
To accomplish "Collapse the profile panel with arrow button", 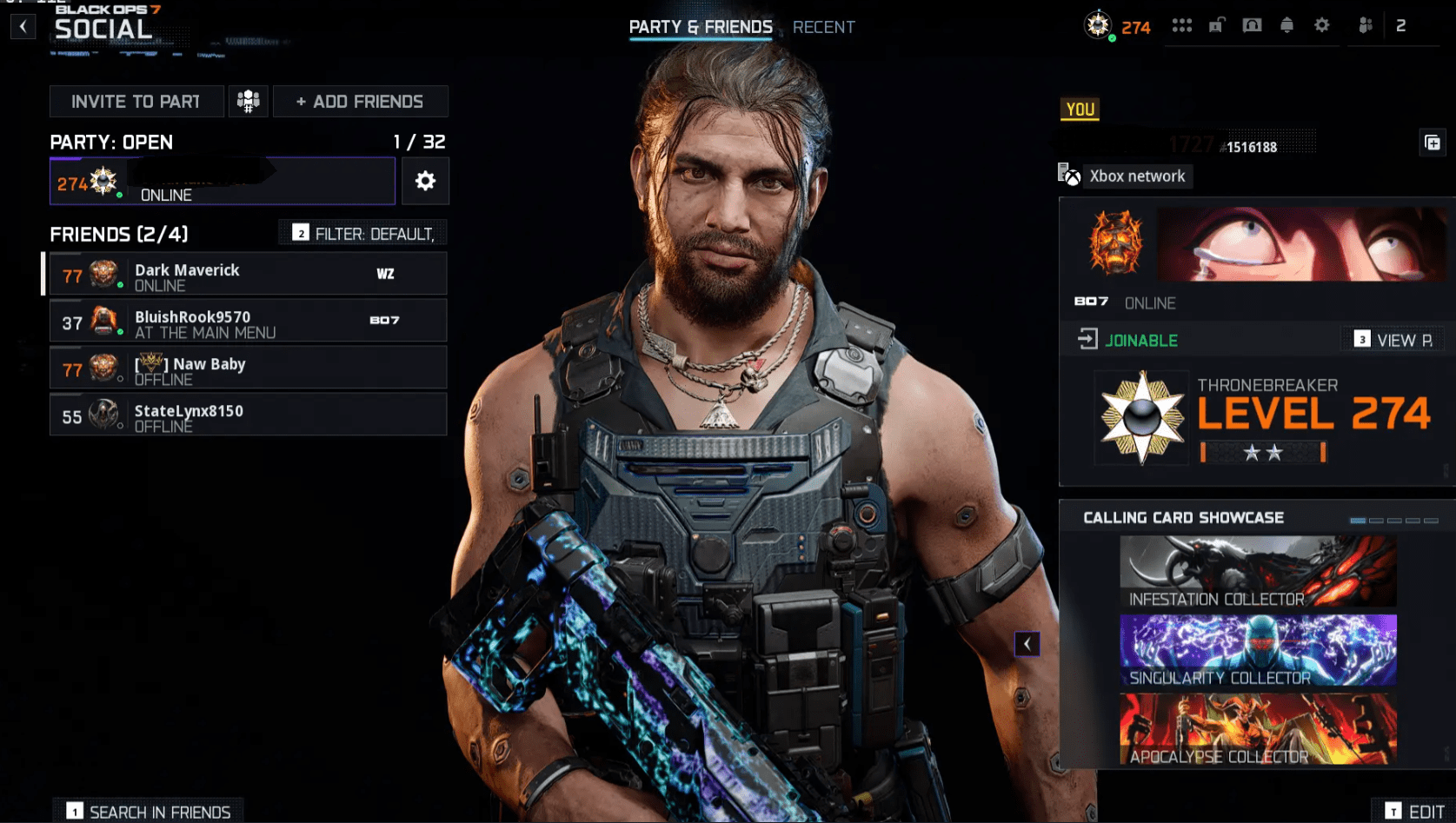I will (1027, 644).
